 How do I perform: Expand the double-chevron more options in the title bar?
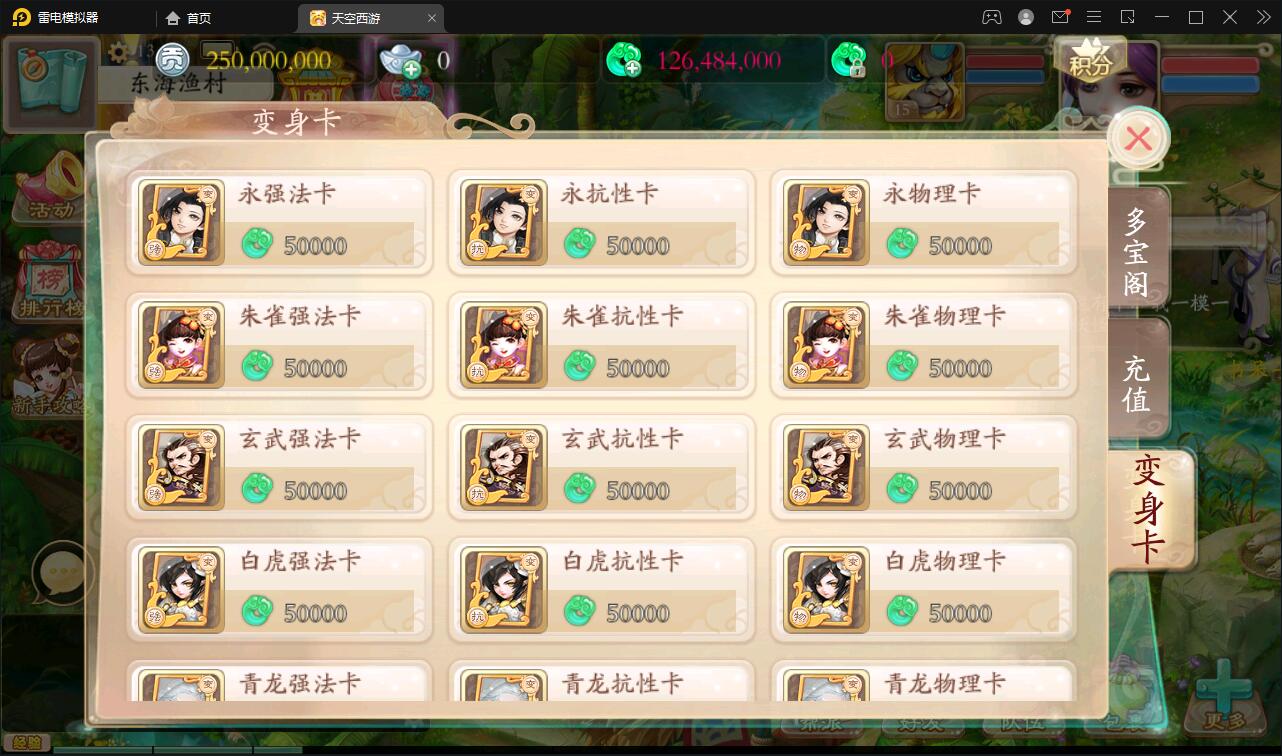click(1263, 17)
